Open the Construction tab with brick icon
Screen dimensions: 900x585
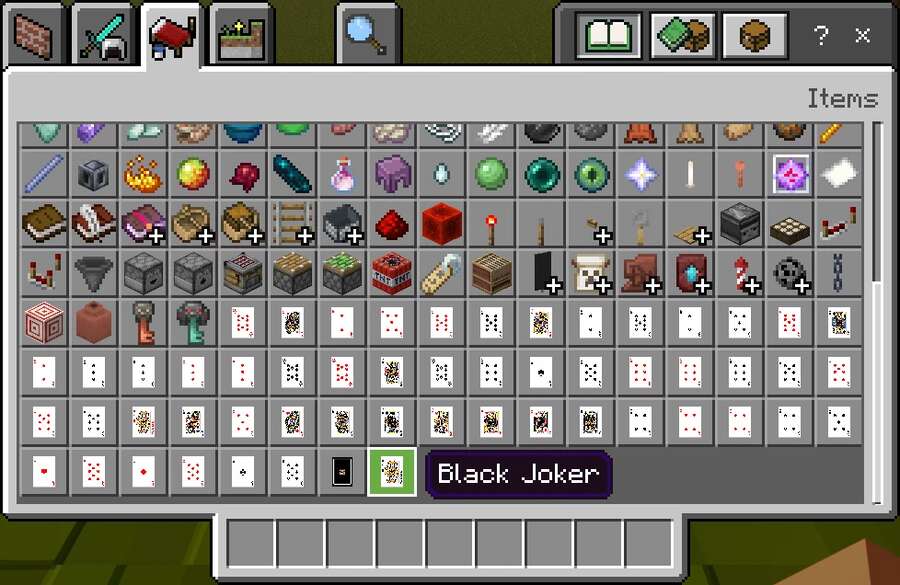click(35, 38)
